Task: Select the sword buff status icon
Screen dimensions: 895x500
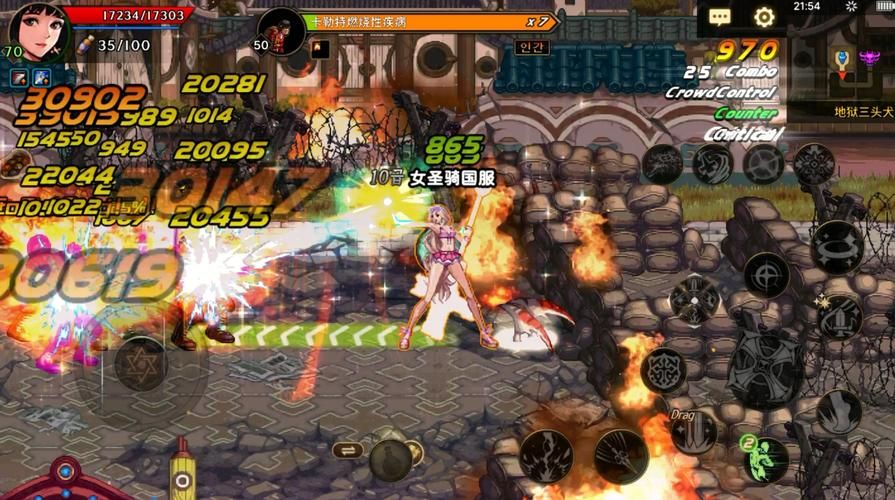Action: [x=20, y=77]
